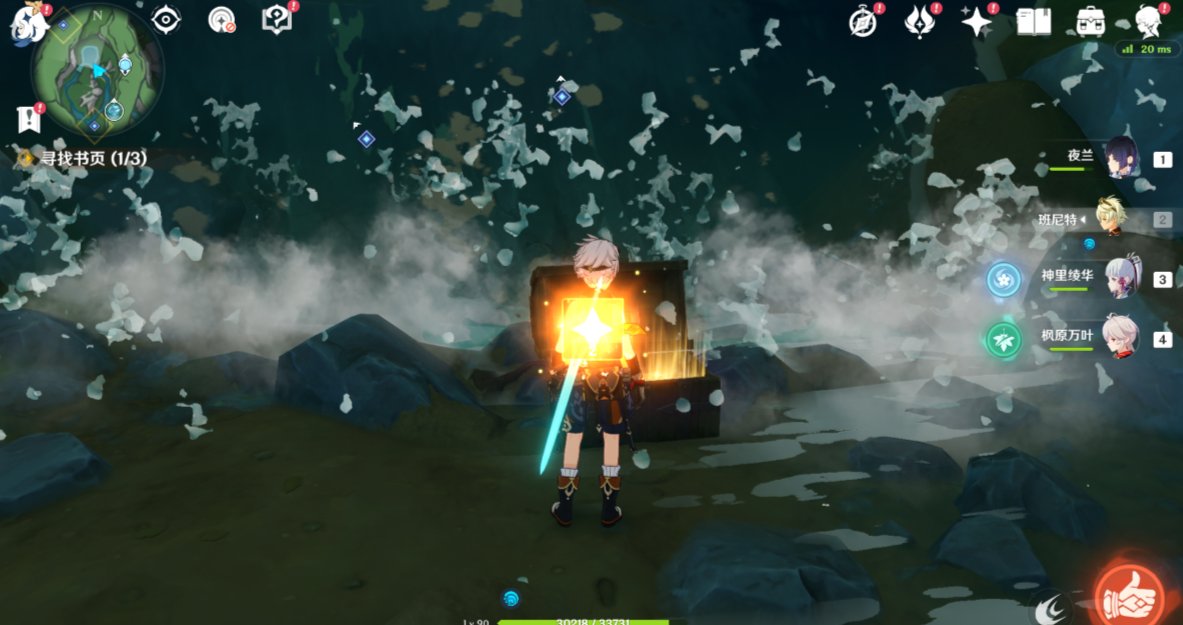Open the adventurer handbook book icon
The image size is (1183, 625).
(1033, 22)
